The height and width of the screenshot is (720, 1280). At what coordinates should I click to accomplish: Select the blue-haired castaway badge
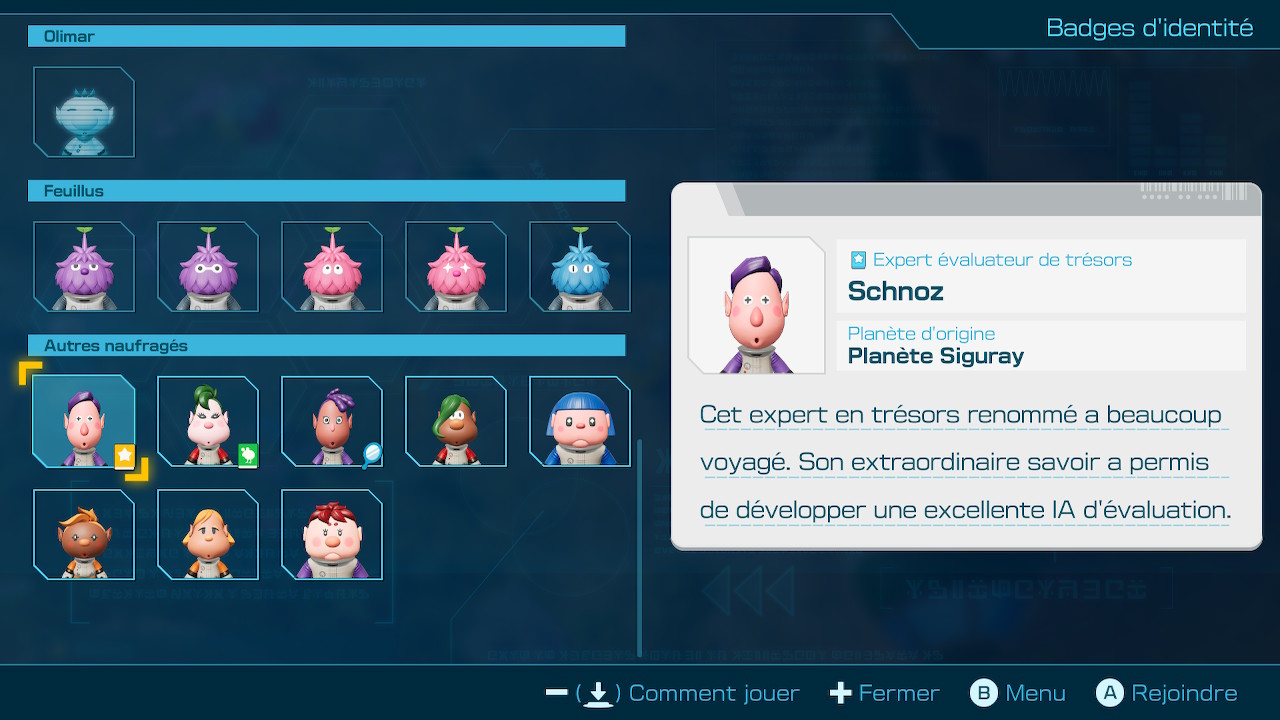tap(580, 421)
